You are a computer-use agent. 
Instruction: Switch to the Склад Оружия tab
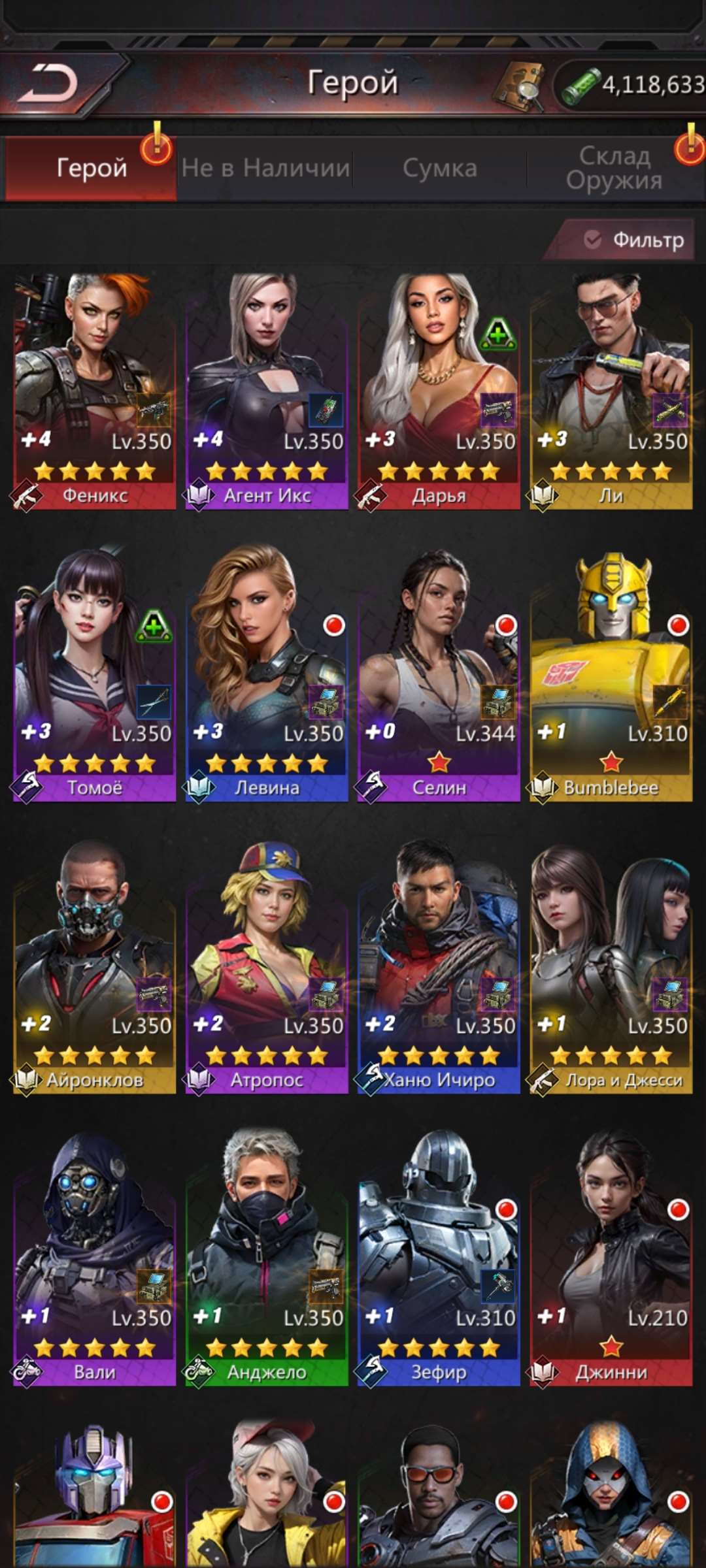pos(614,169)
